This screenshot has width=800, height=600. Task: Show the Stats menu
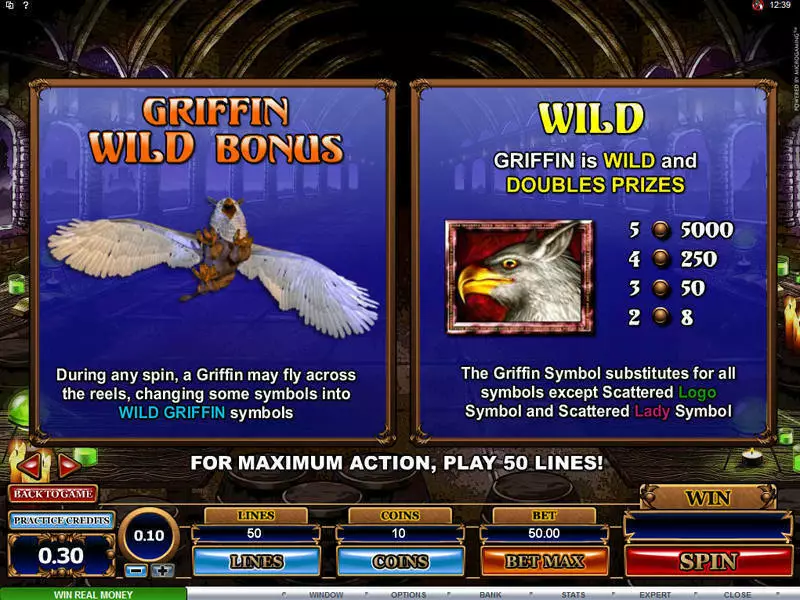point(572,594)
